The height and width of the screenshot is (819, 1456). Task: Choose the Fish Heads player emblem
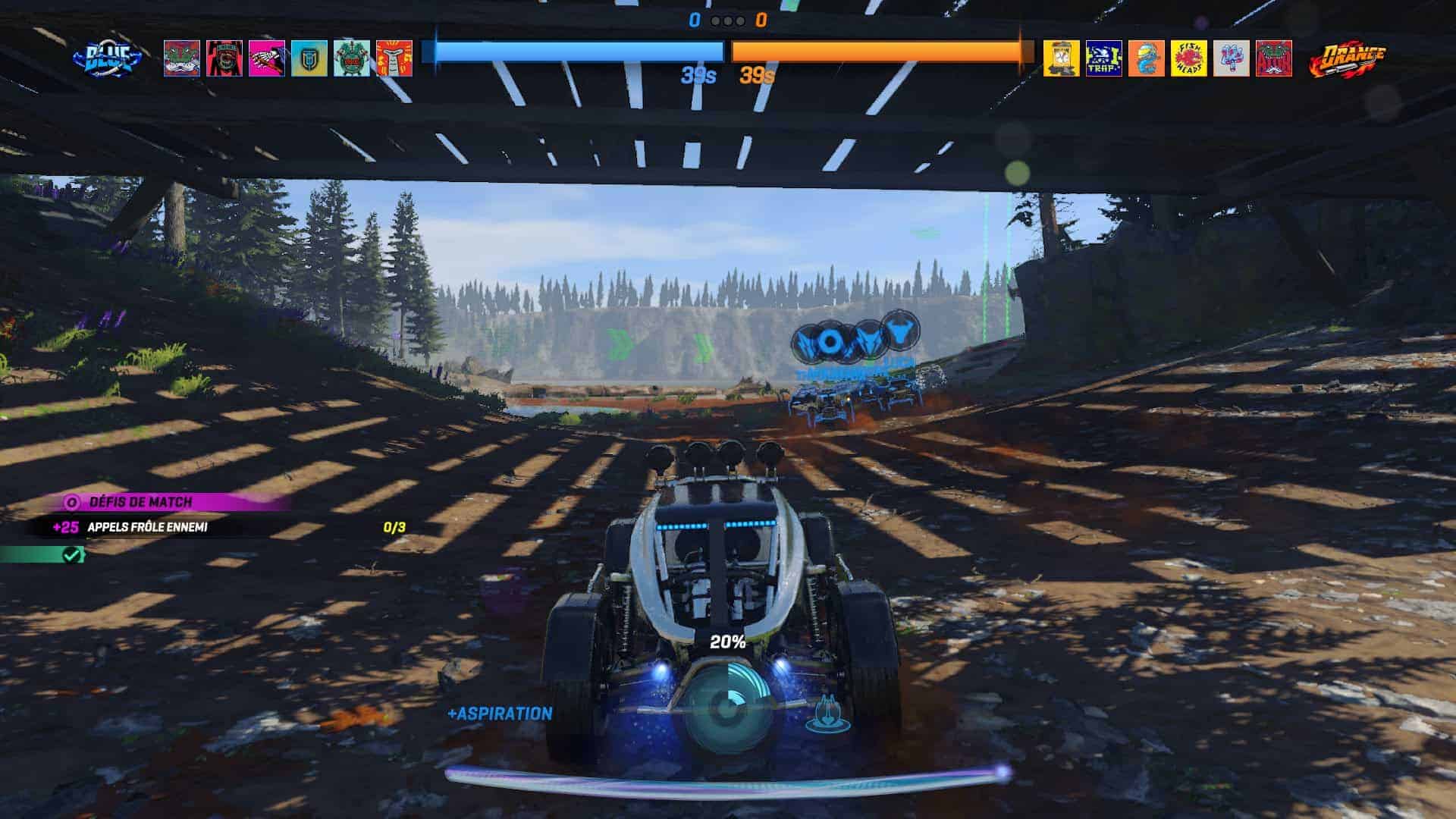coord(1188,58)
